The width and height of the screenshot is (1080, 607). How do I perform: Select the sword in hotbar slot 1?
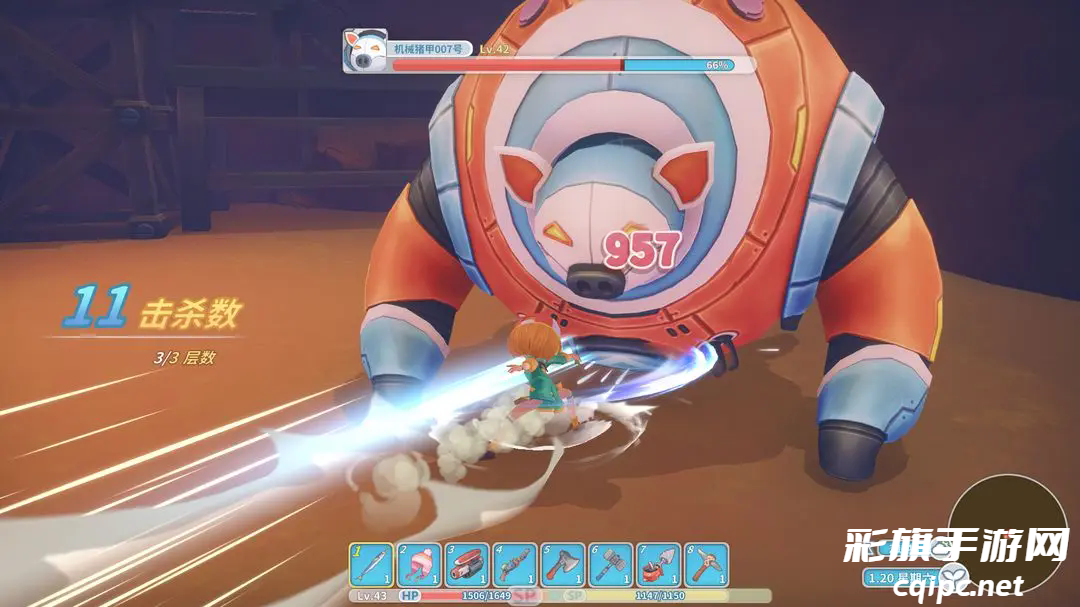(372, 565)
